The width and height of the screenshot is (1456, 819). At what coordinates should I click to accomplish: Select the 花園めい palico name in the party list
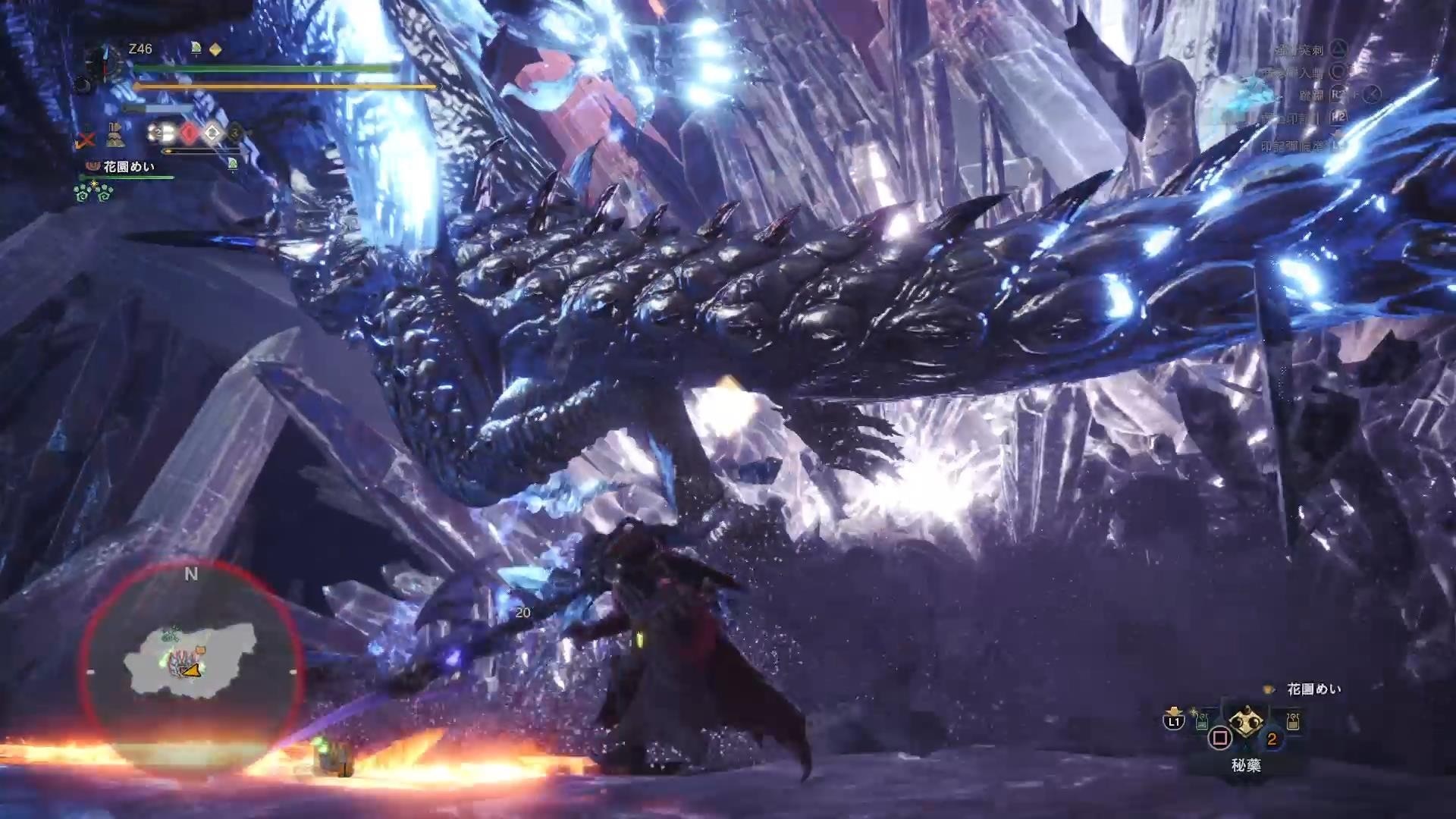129,166
